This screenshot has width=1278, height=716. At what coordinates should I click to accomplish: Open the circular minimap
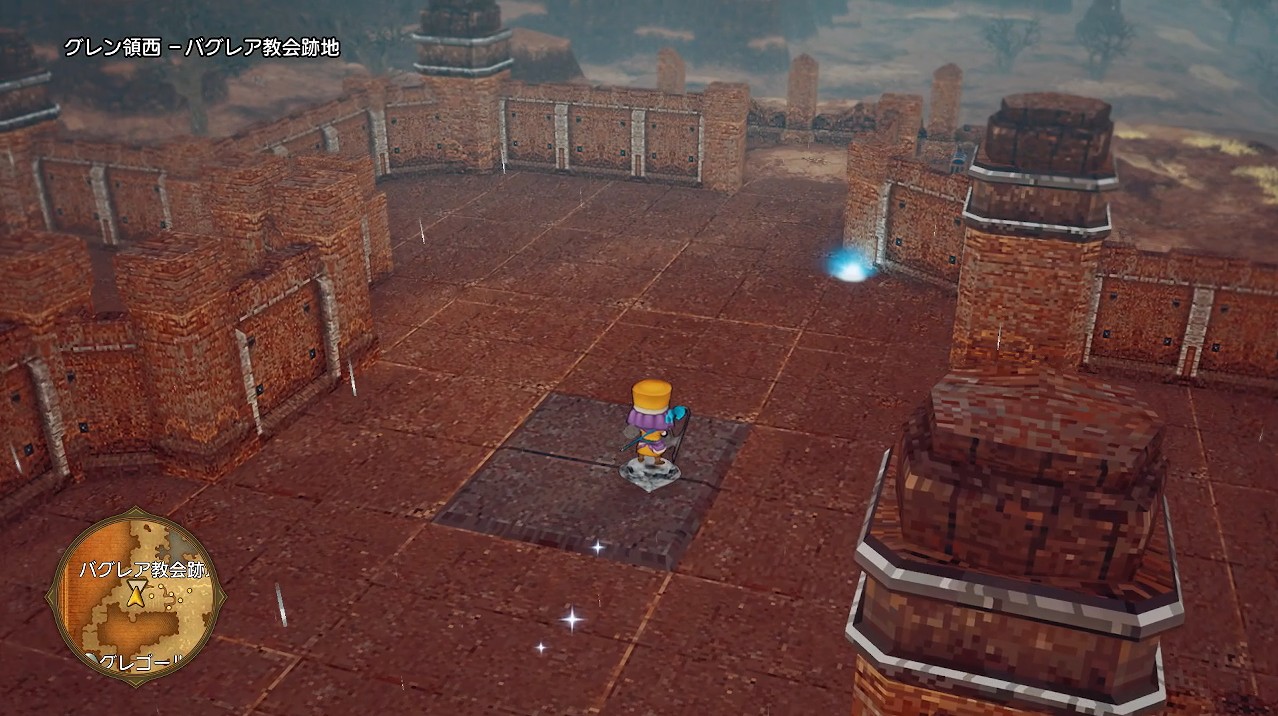point(135,597)
